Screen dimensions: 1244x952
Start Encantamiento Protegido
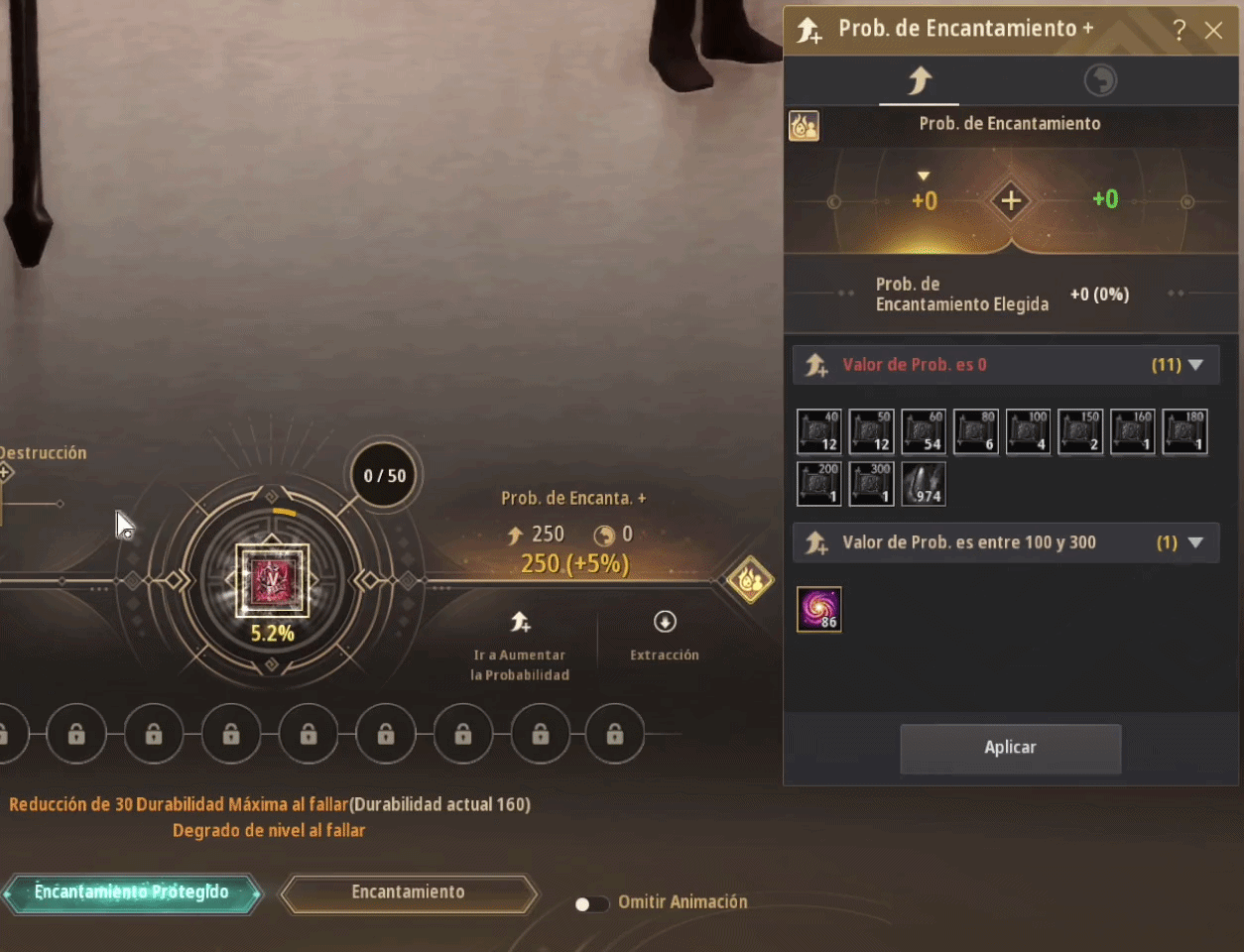pyautogui.click(x=132, y=892)
